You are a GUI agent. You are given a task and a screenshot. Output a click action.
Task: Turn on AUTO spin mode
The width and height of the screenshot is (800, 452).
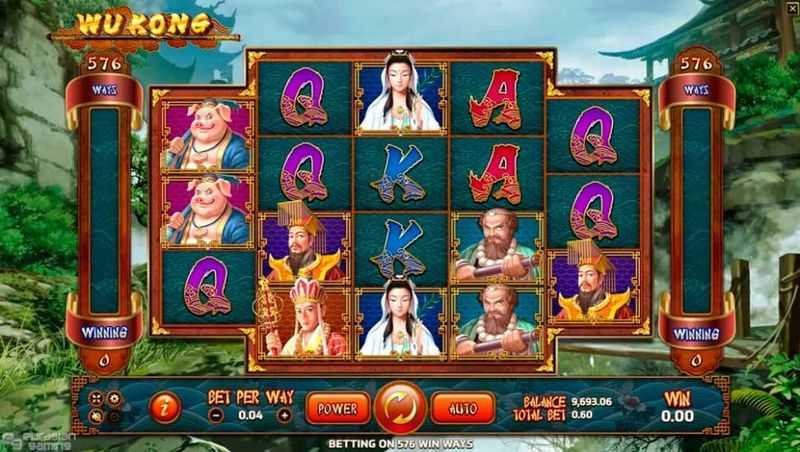(x=462, y=407)
